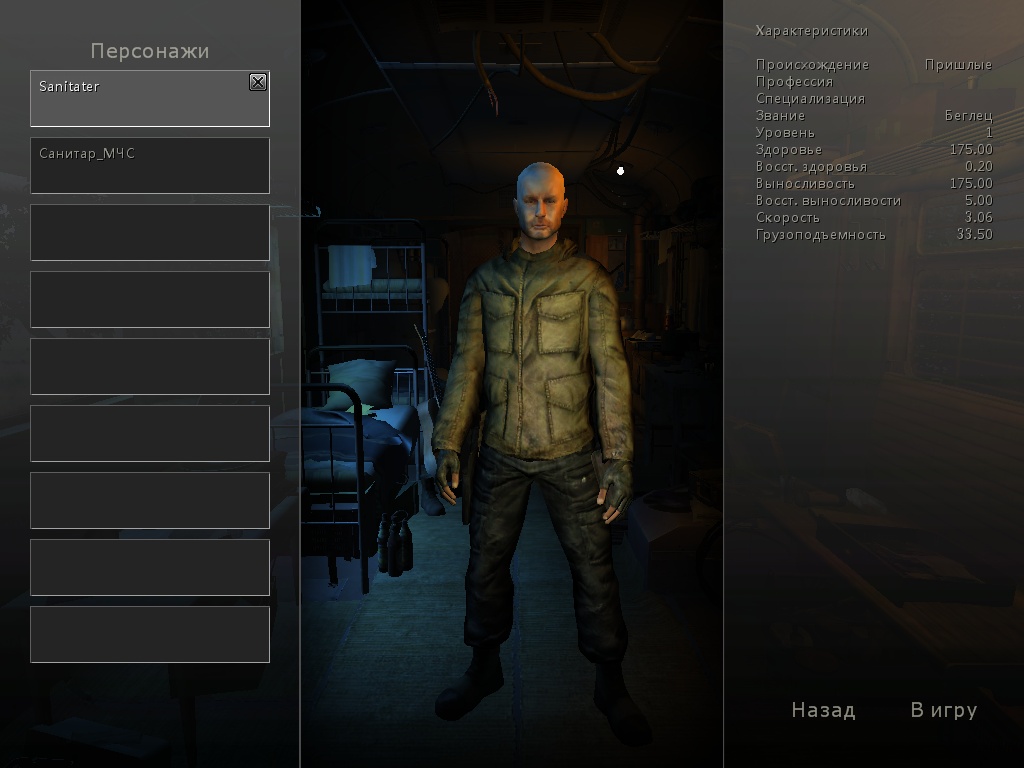Enter the game with В игру
The height and width of the screenshot is (768, 1024).
click(943, 710)
